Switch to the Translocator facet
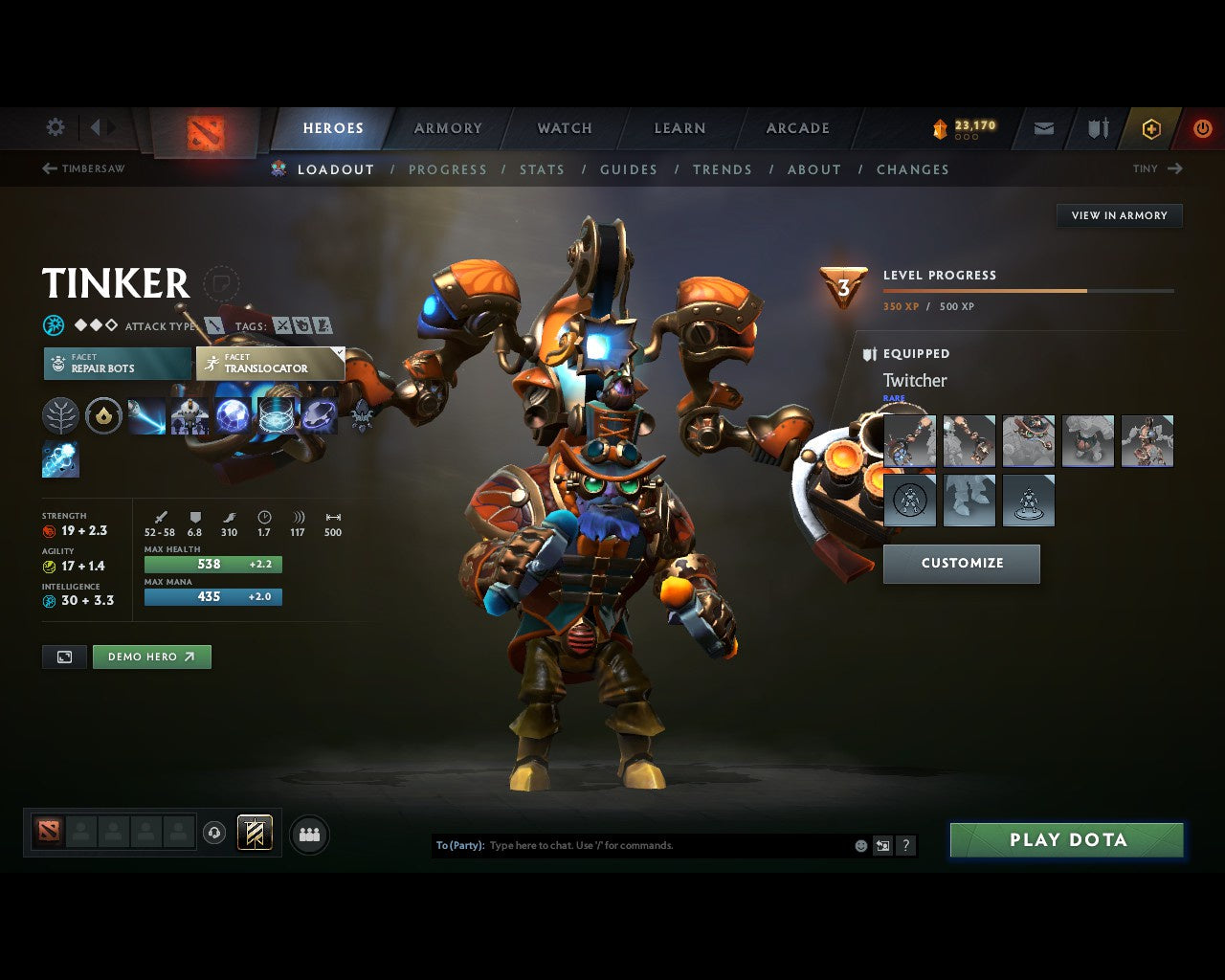 tap(269, 364)
